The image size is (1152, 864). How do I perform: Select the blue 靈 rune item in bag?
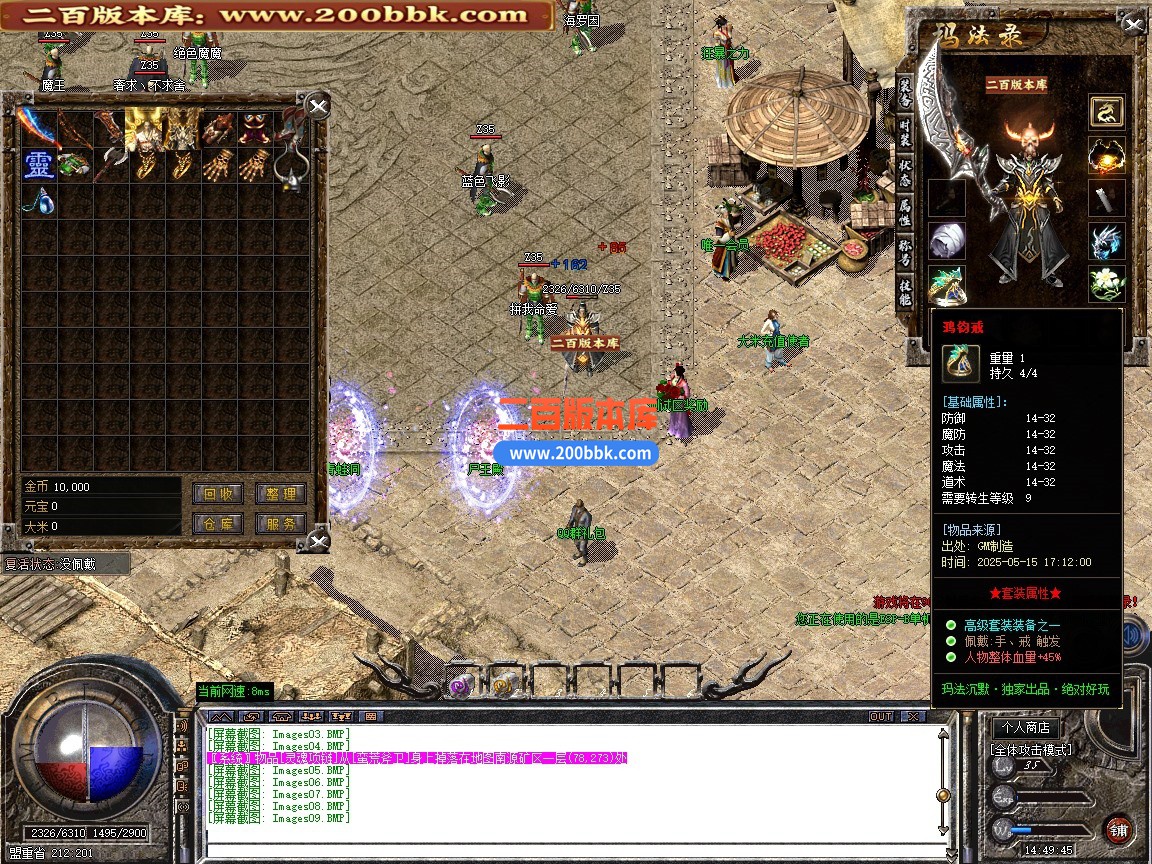click(x=39, y=164)
